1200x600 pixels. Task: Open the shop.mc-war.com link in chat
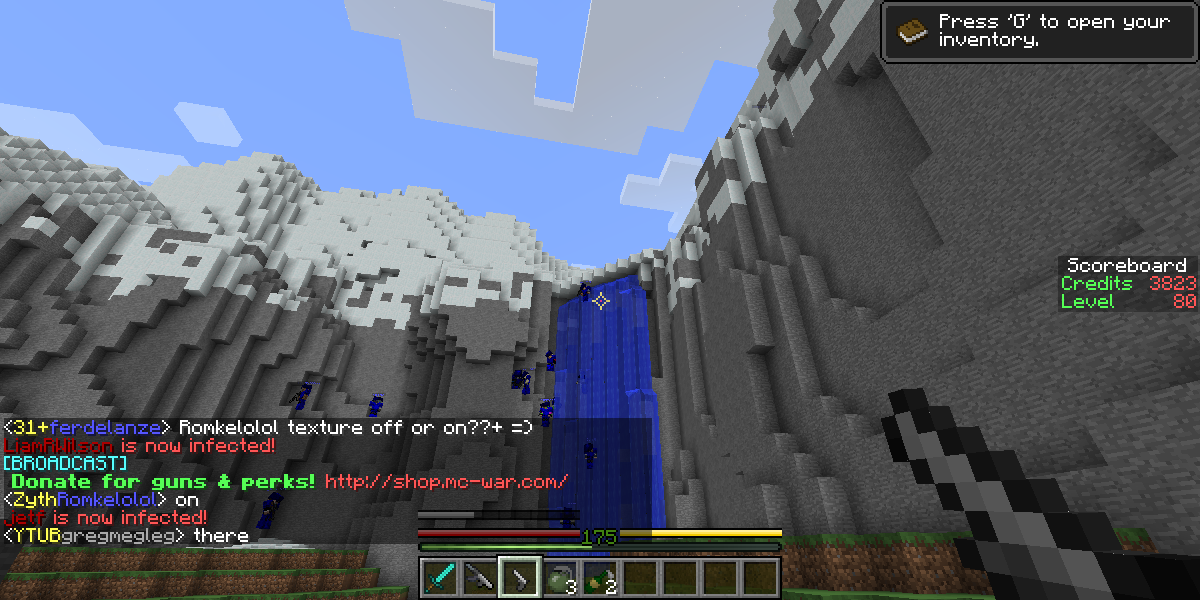point(446,482)
